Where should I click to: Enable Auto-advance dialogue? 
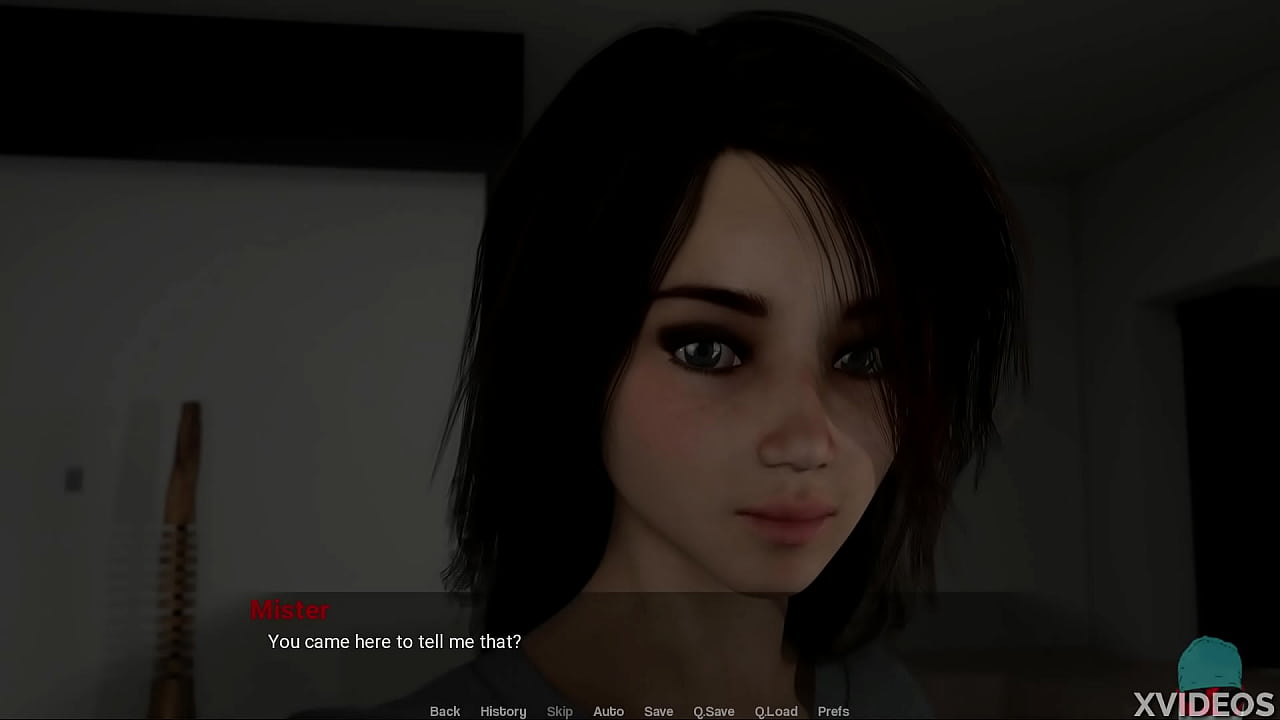[x=608, y=711]
